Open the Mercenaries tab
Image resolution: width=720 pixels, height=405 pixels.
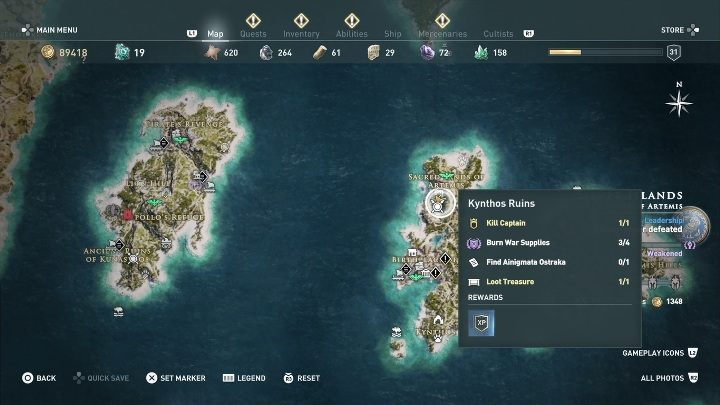click(442, 33)
